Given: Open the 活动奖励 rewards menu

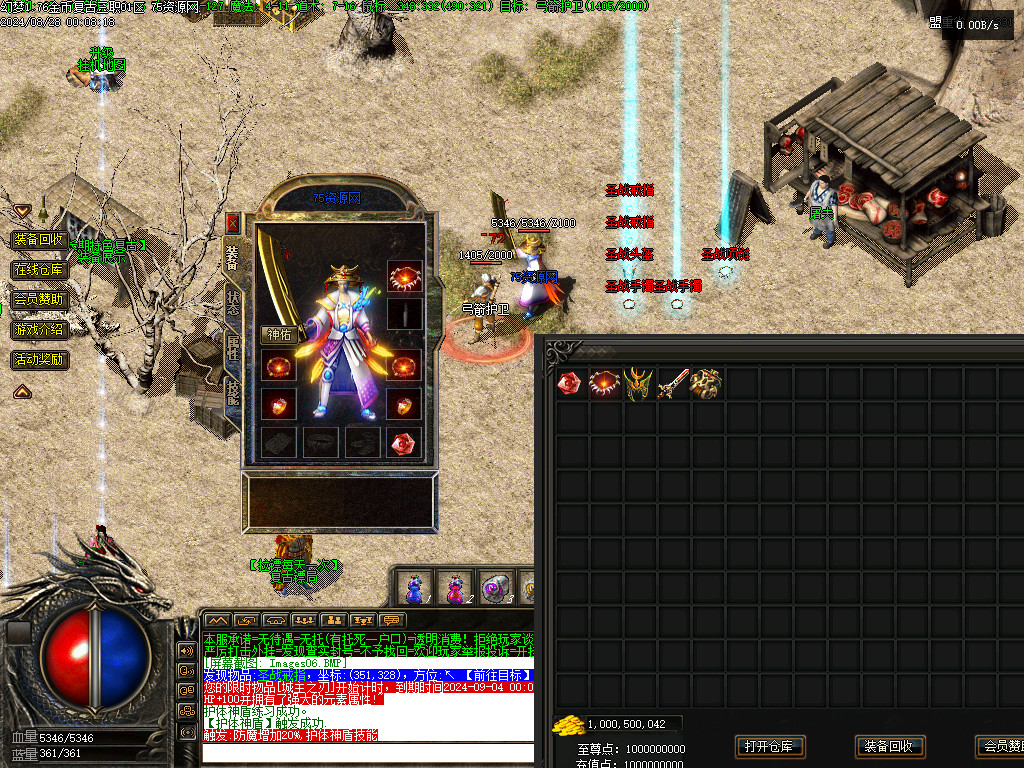Looking at the screenshot, I should click(x=39, y=359).
